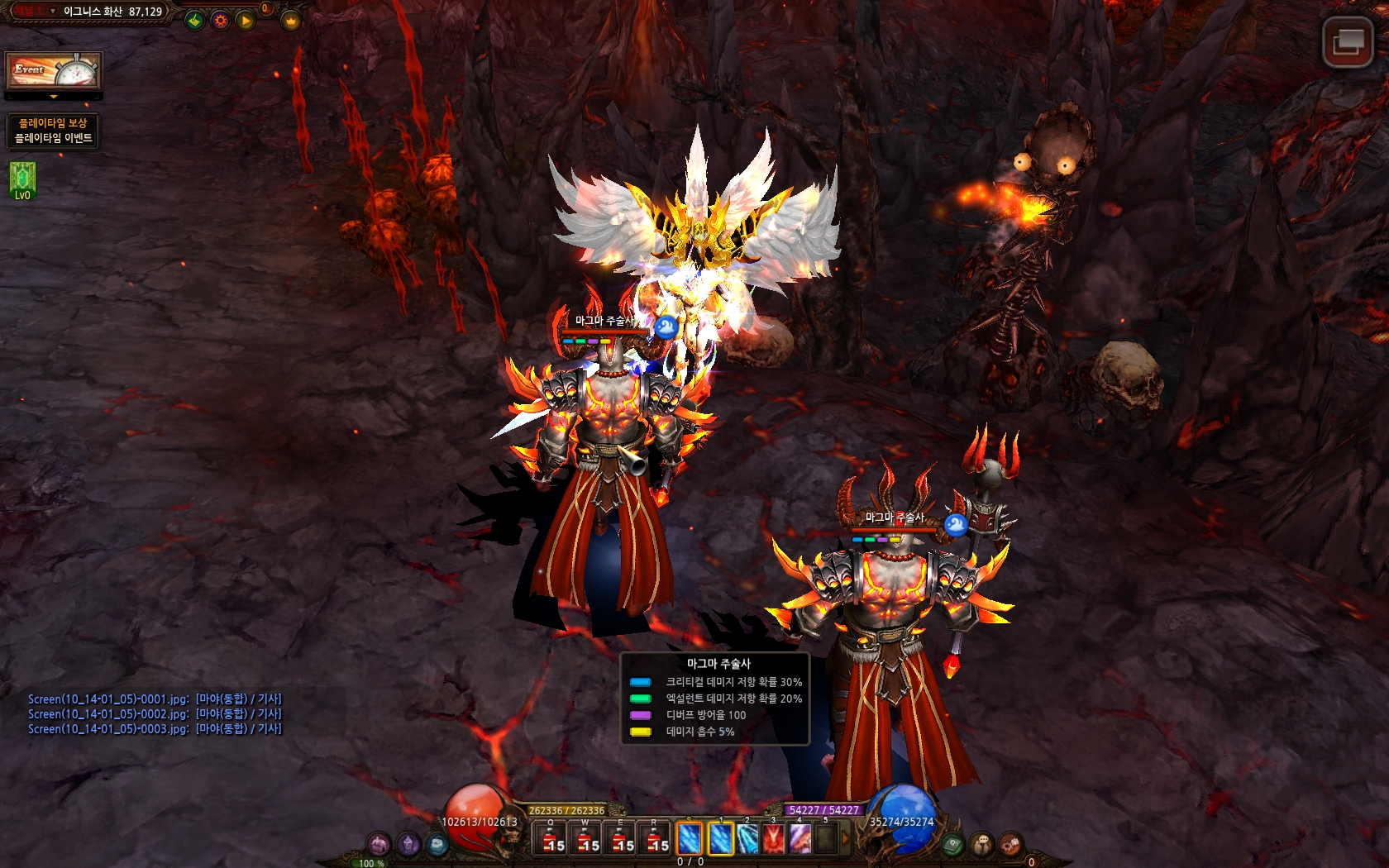Use the Q slot red potion
1389x868 pixels.
(551, 839)
